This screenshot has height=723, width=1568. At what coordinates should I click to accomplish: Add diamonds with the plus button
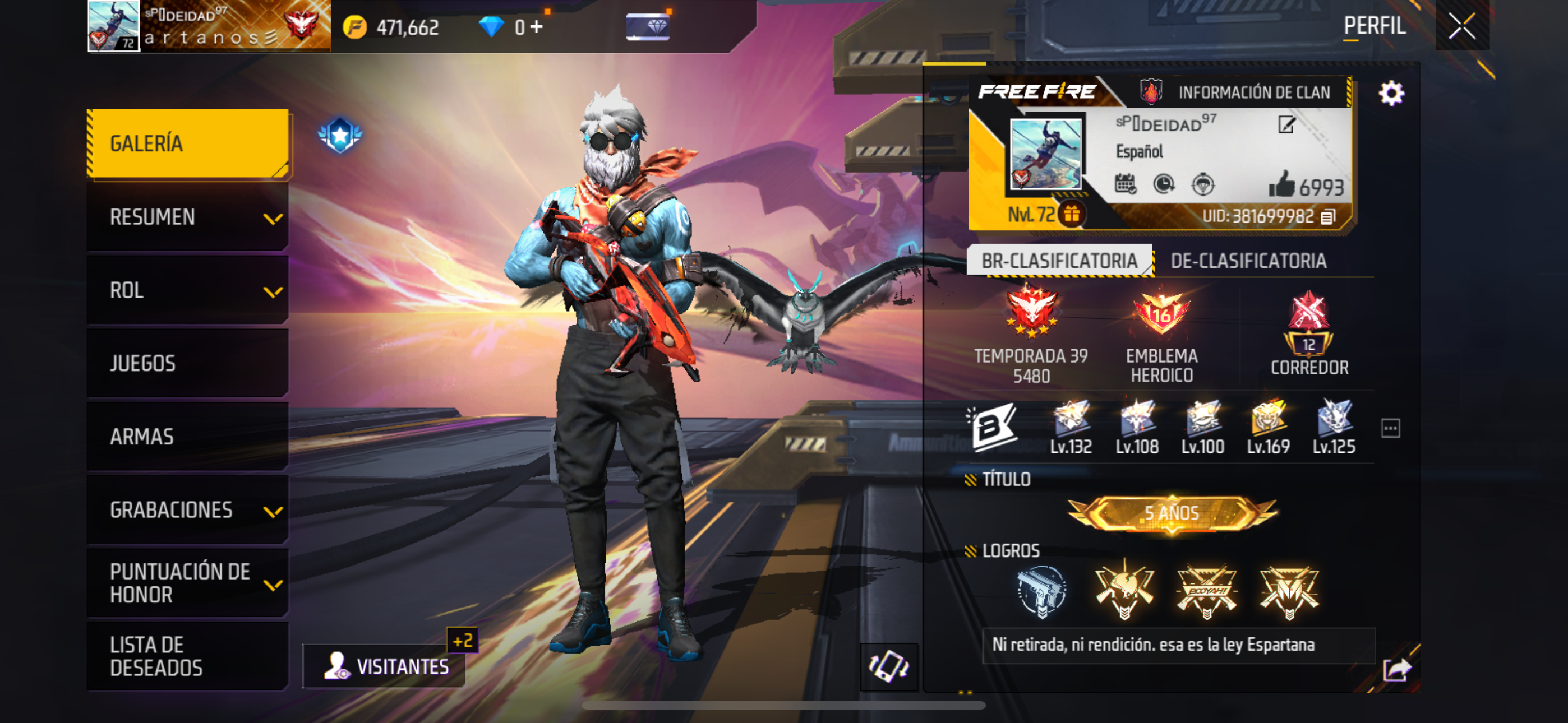tap(536, 27)
